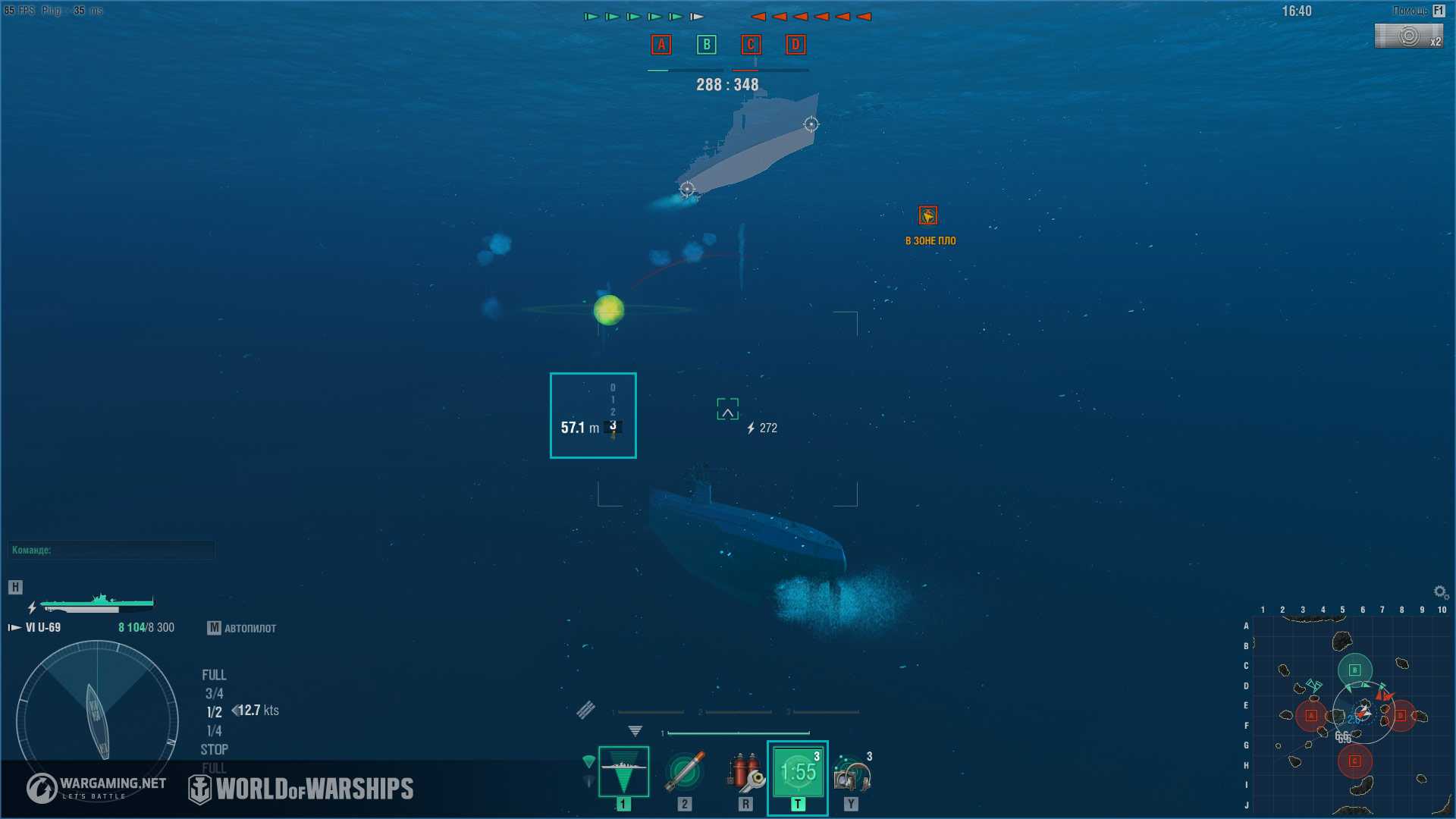Open the team chat input field
This screenshot has width=1456, height=819.
pos(111,550)
